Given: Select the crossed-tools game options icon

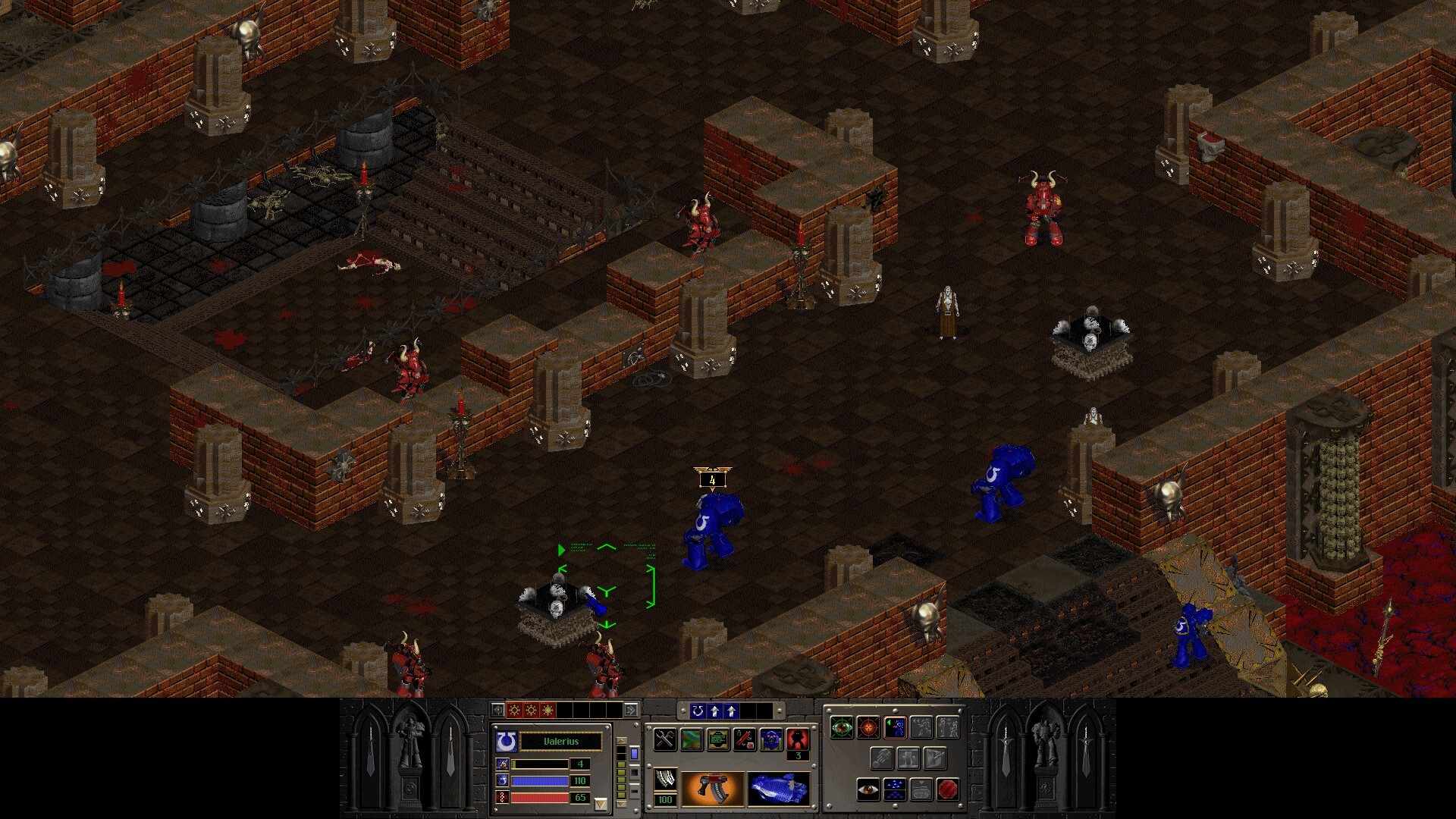Looking at the screenshot, I should click(665, 739).
